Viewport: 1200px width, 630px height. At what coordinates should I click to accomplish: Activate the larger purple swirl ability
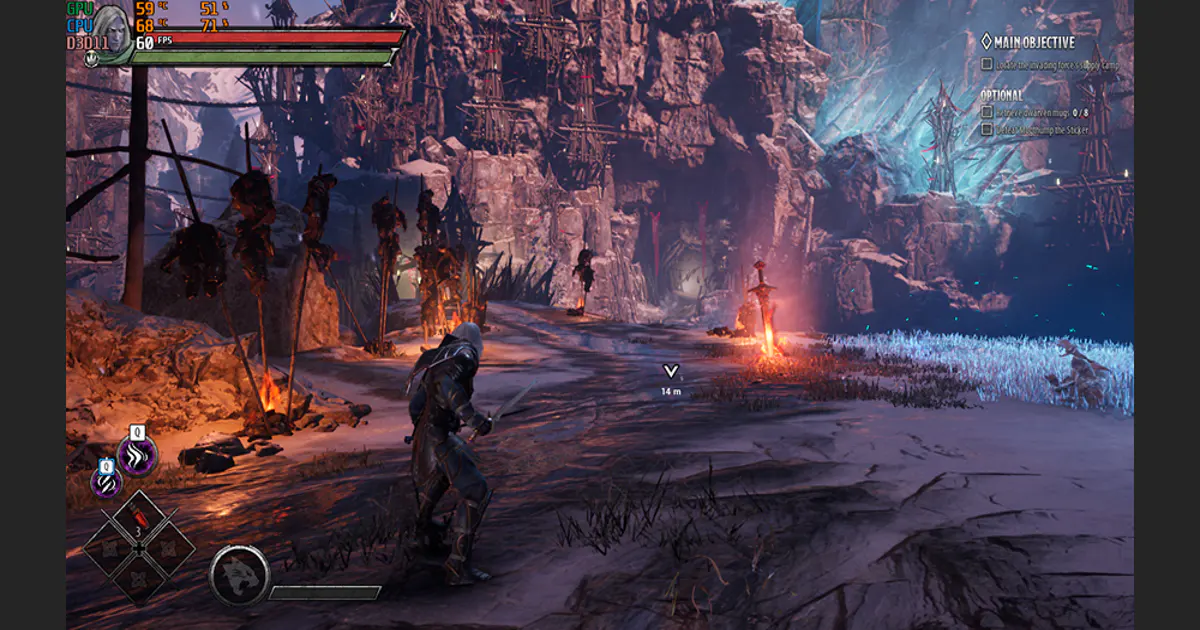[137, 456]
